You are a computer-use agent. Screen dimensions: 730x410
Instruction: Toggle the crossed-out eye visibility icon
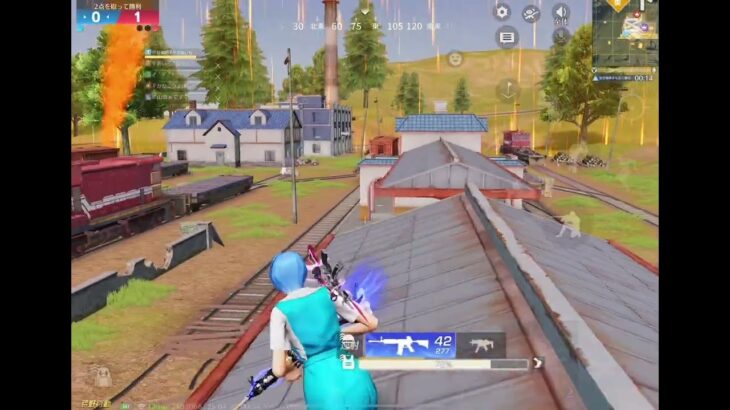click(x=531, y=13)
